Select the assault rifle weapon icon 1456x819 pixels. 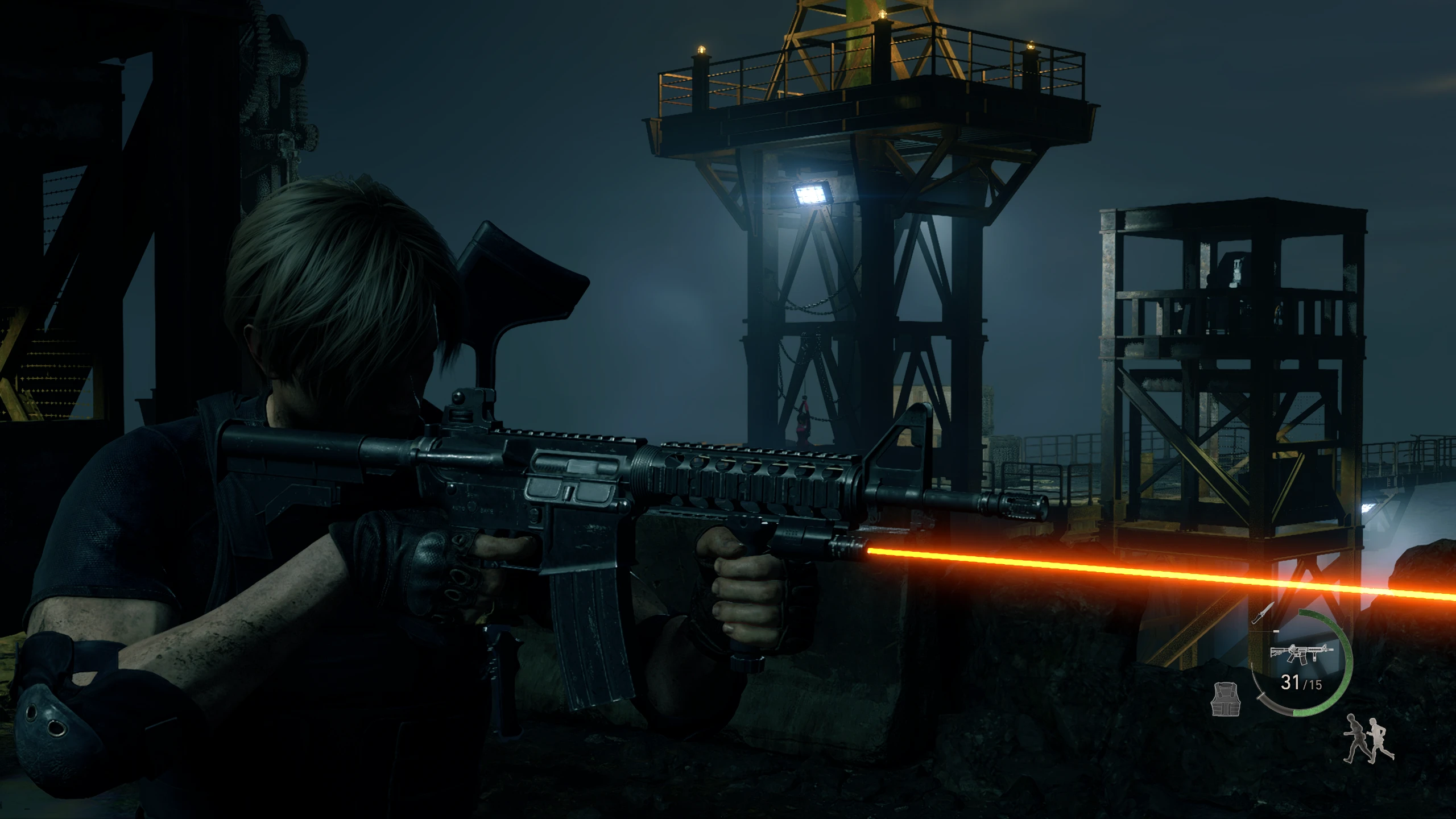tap(1301, 653)
